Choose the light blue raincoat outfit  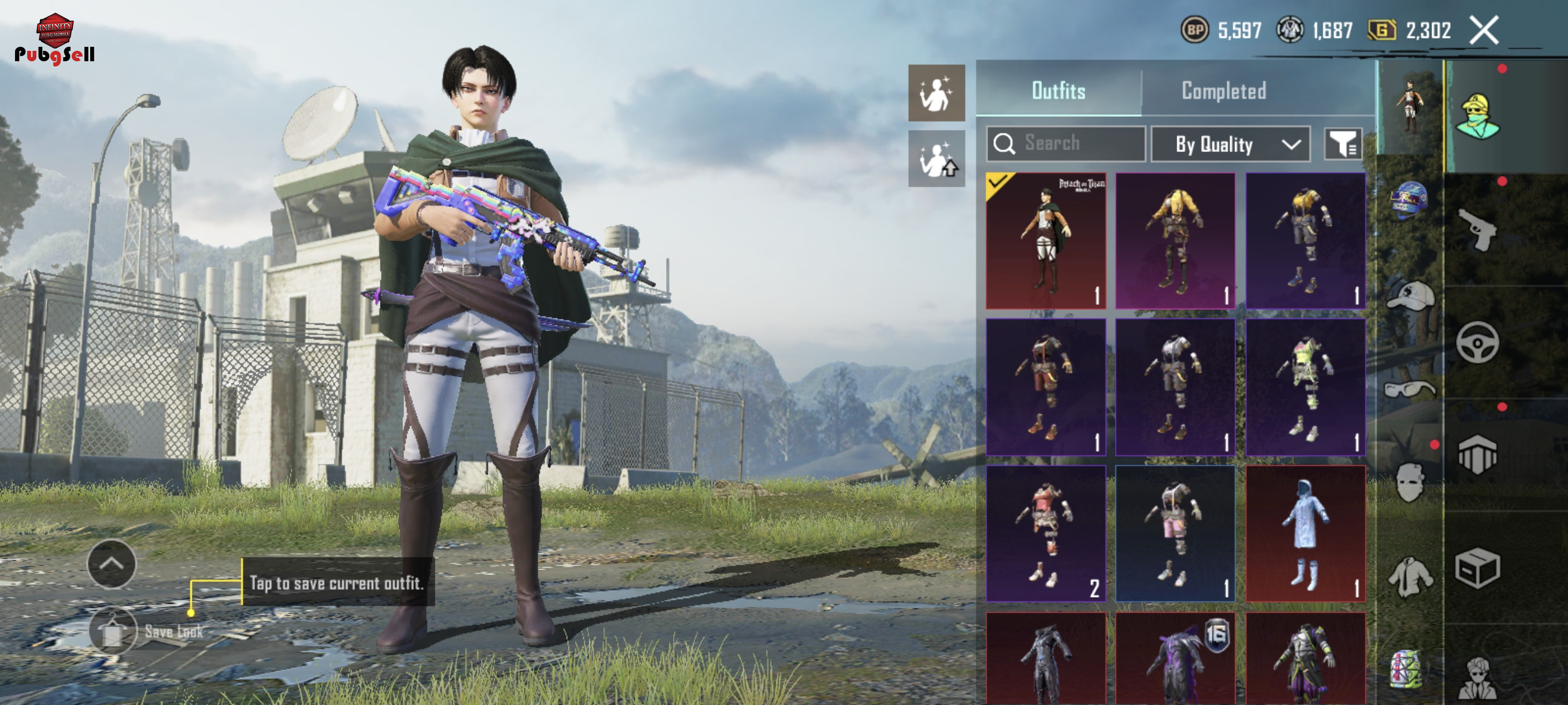[1305, 533]
